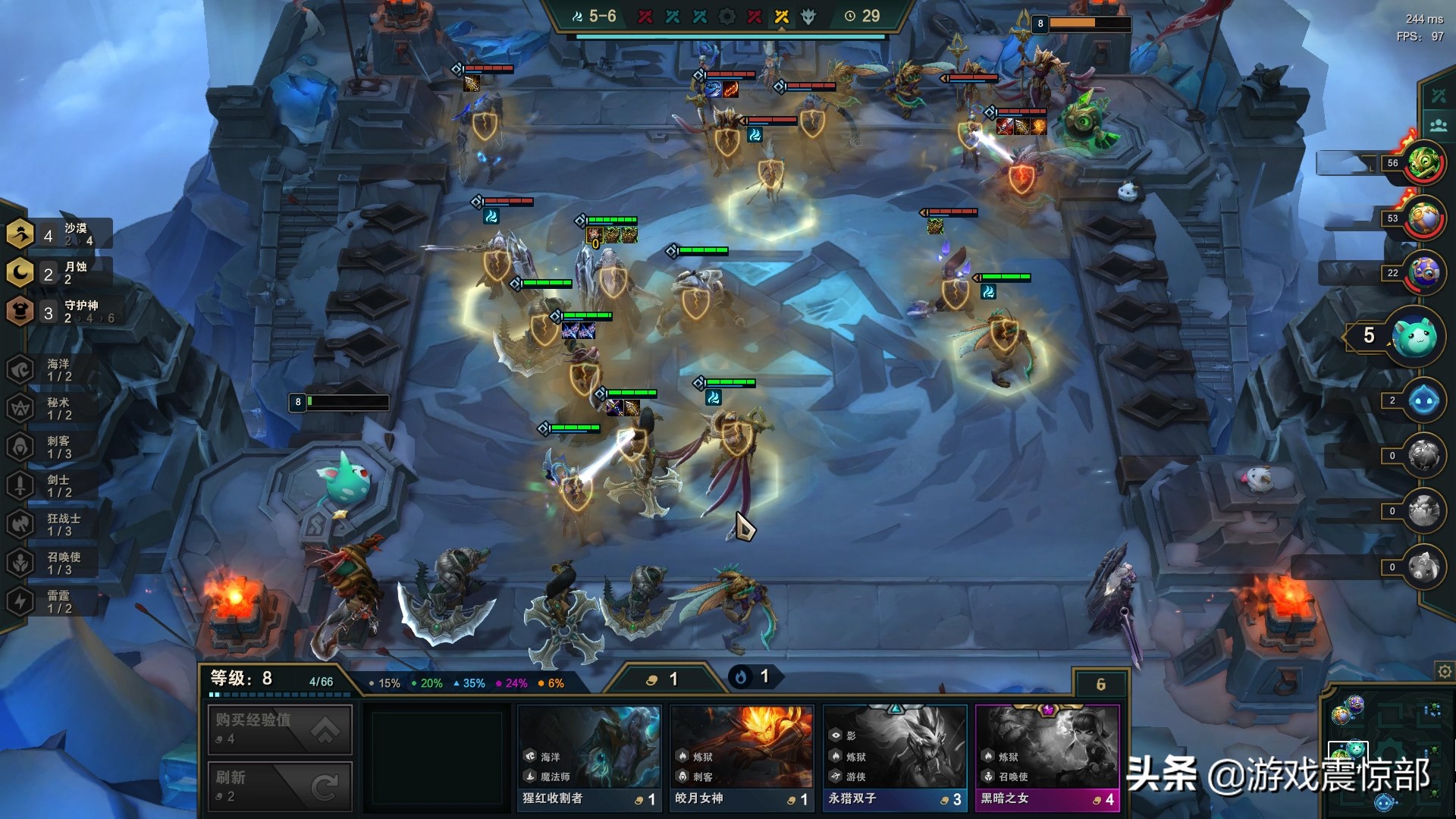Inspect the 沙漠 trait entry
Viewport: 1456px width, 819px height.
coord(59,234)
